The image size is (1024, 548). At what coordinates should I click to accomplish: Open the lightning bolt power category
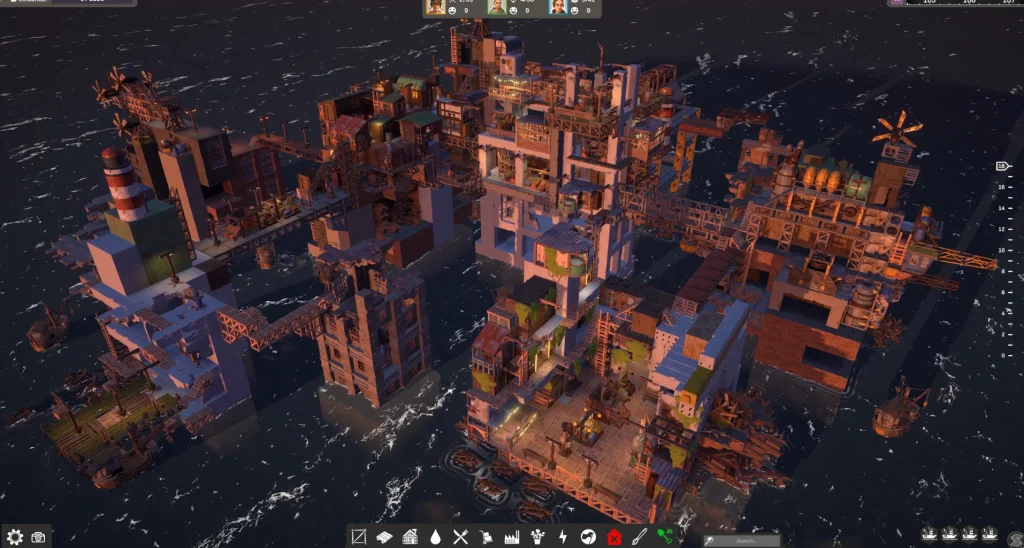(563, 537)
